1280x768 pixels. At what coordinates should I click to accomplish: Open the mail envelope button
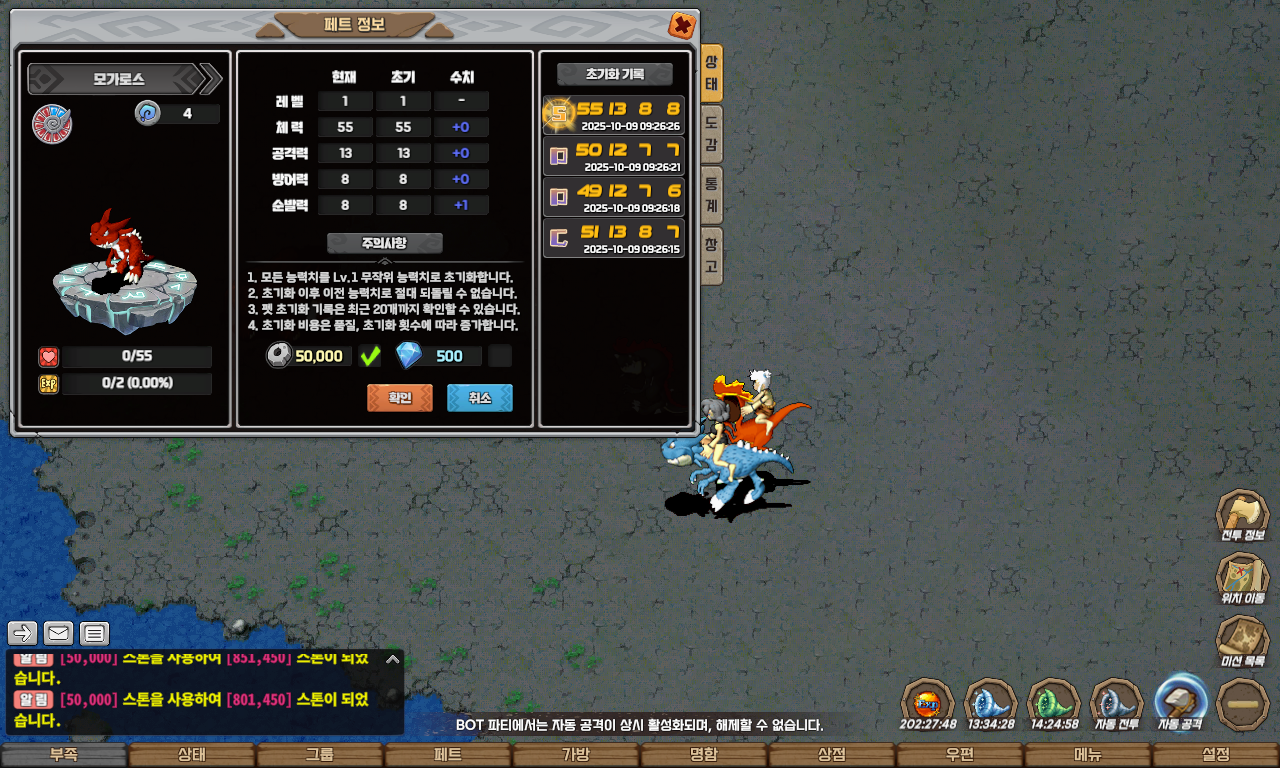click(59, 633)
